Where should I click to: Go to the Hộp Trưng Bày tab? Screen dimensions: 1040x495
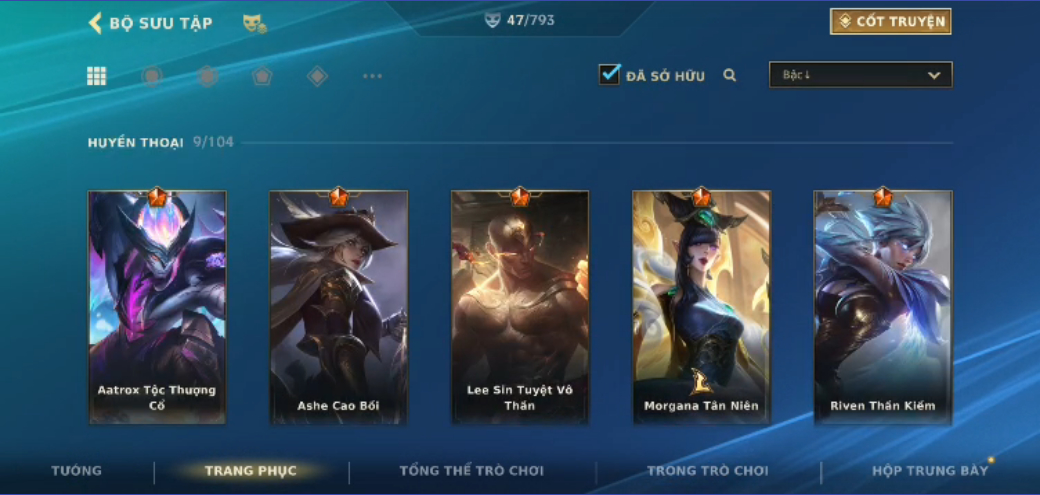930,471
